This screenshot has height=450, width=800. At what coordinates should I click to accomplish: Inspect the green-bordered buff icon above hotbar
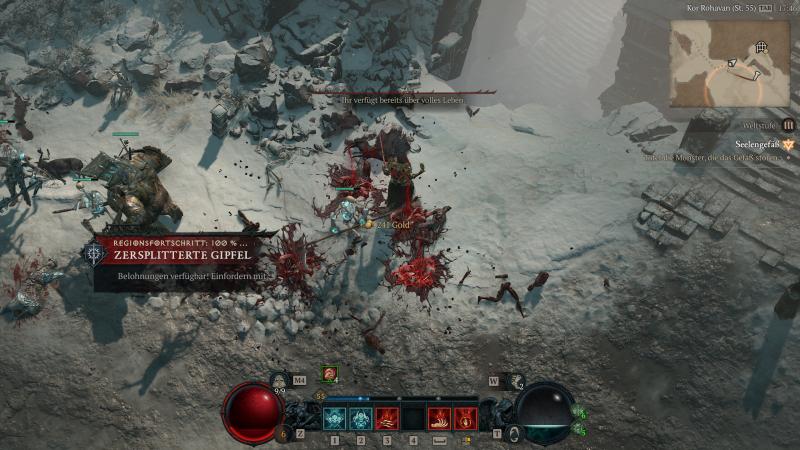point(327,374)
